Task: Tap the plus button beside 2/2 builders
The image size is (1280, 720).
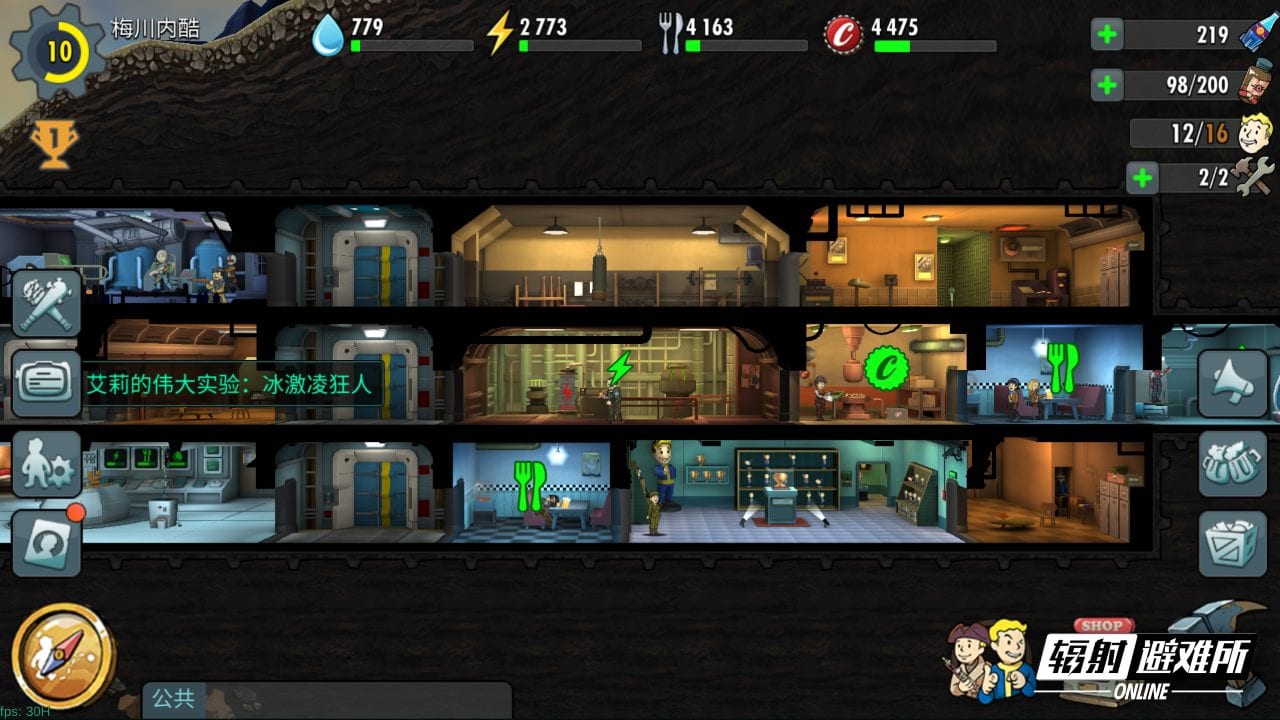Action: 1141,179
